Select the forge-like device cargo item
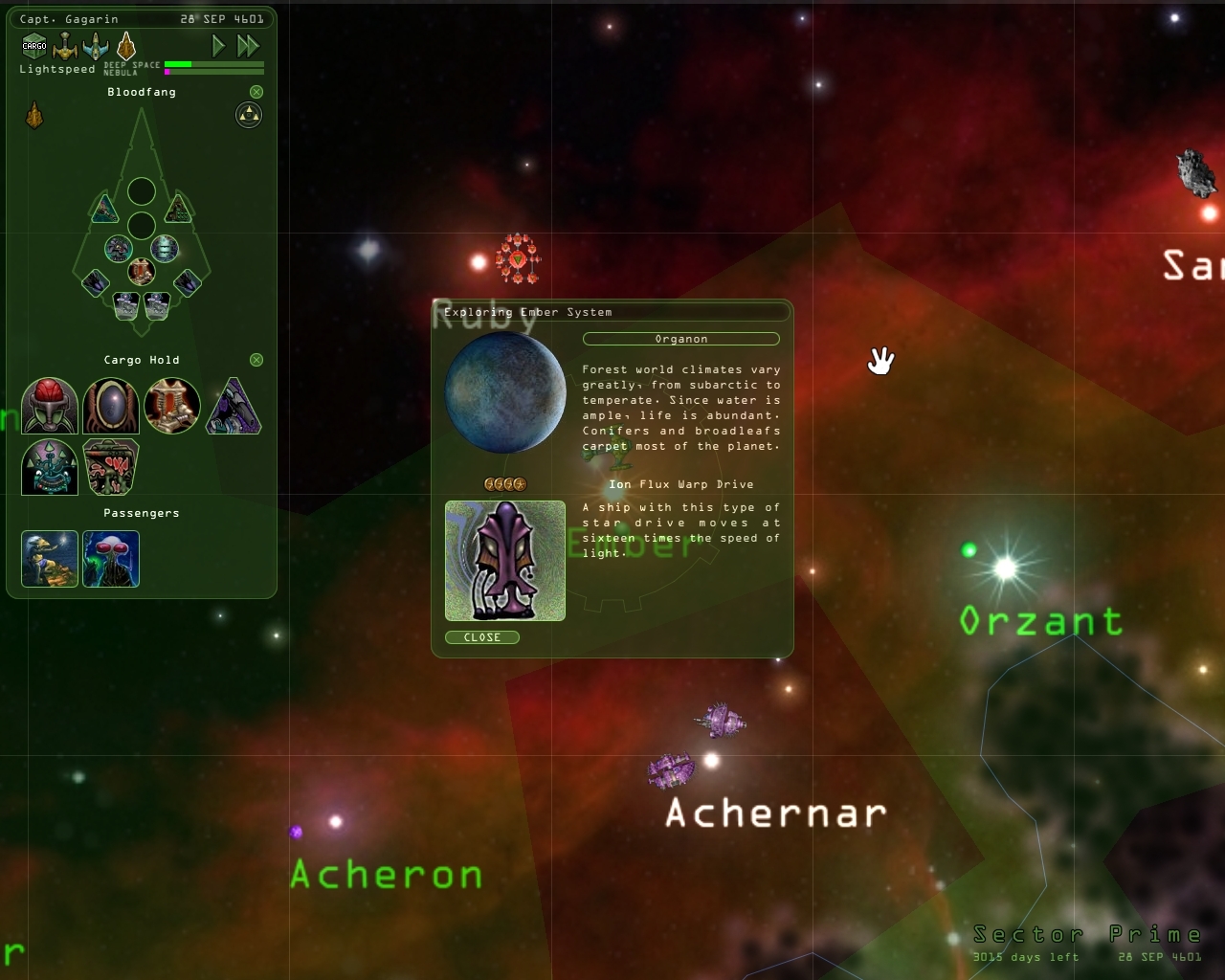The height and width of the screenshot is (980, 1225). click(172, 406)
